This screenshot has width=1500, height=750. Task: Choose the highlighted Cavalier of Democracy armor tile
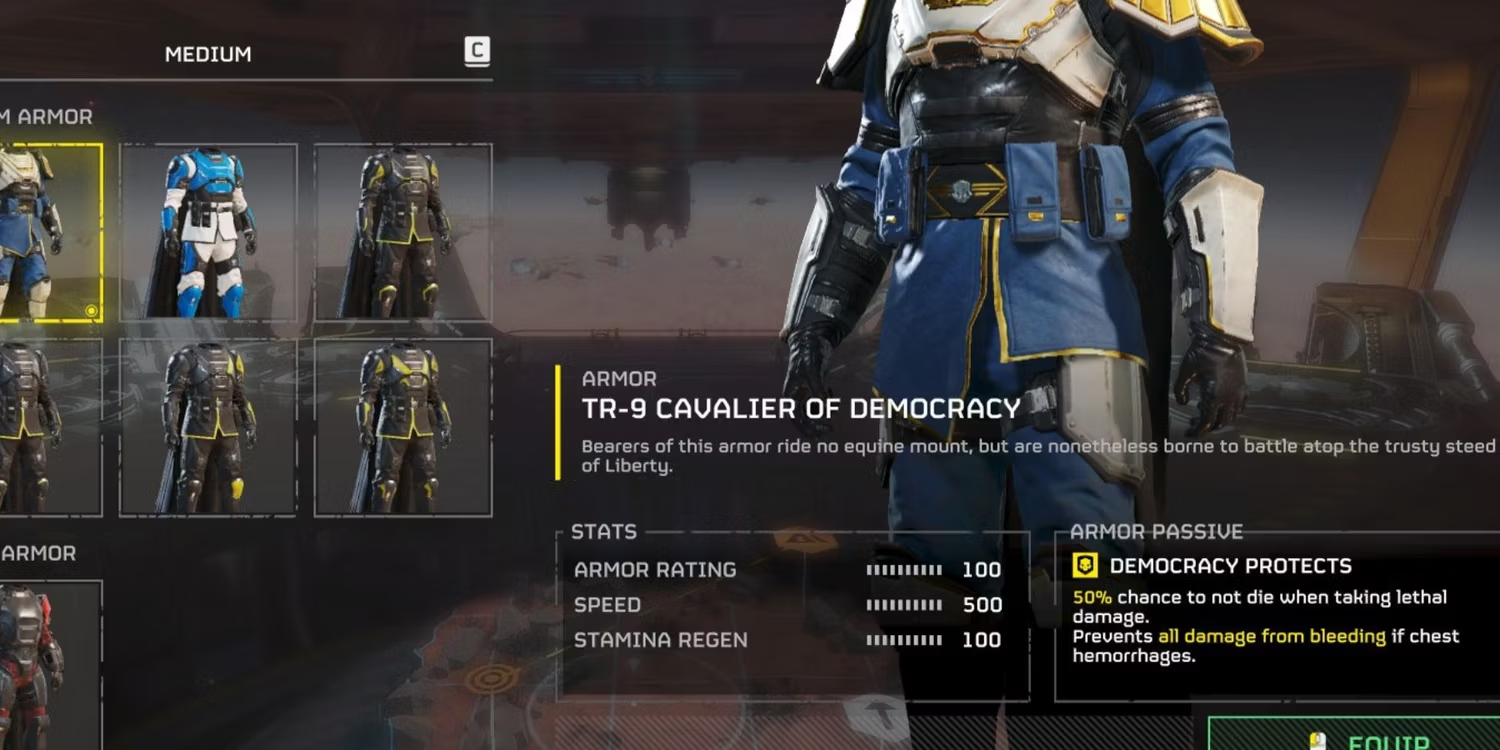(x=48, y=232)
